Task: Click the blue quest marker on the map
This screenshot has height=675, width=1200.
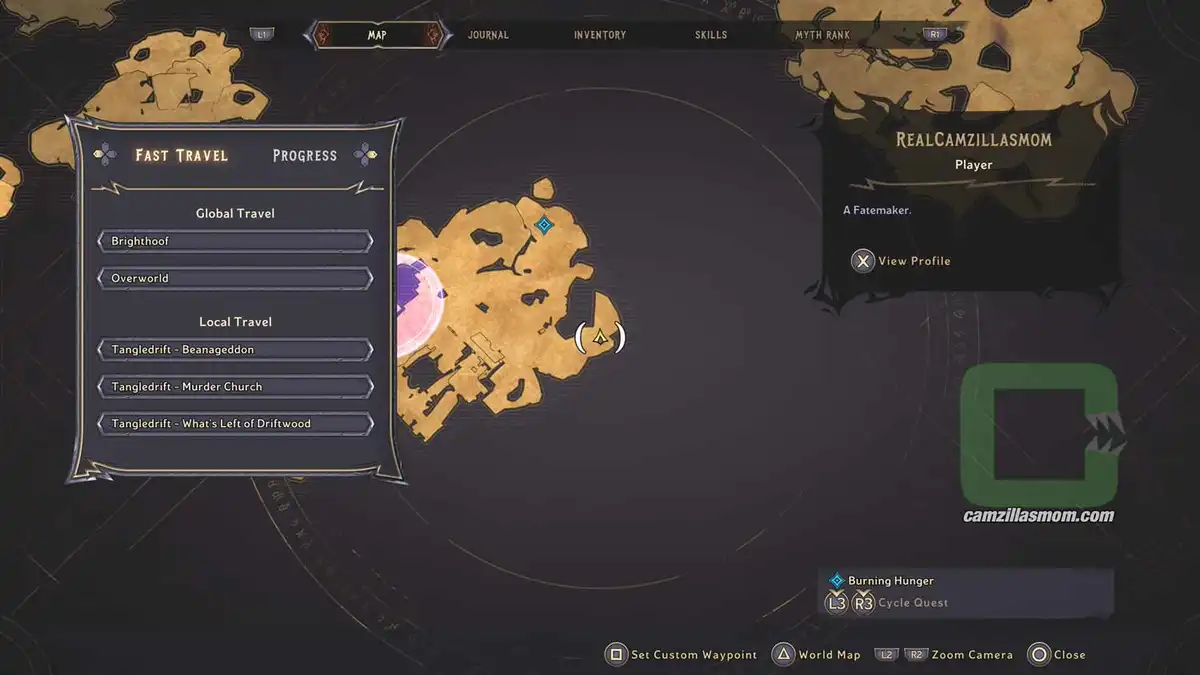Action: (544, 225)
